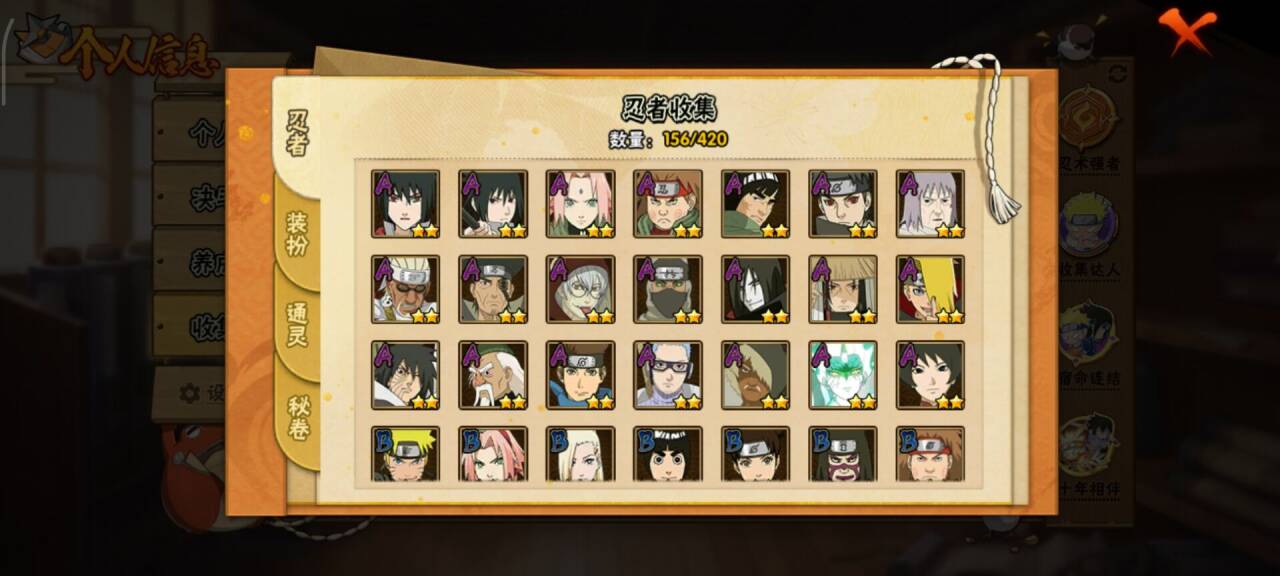Select the A-rank pink-haired Sakura portrait

(580, 204)
